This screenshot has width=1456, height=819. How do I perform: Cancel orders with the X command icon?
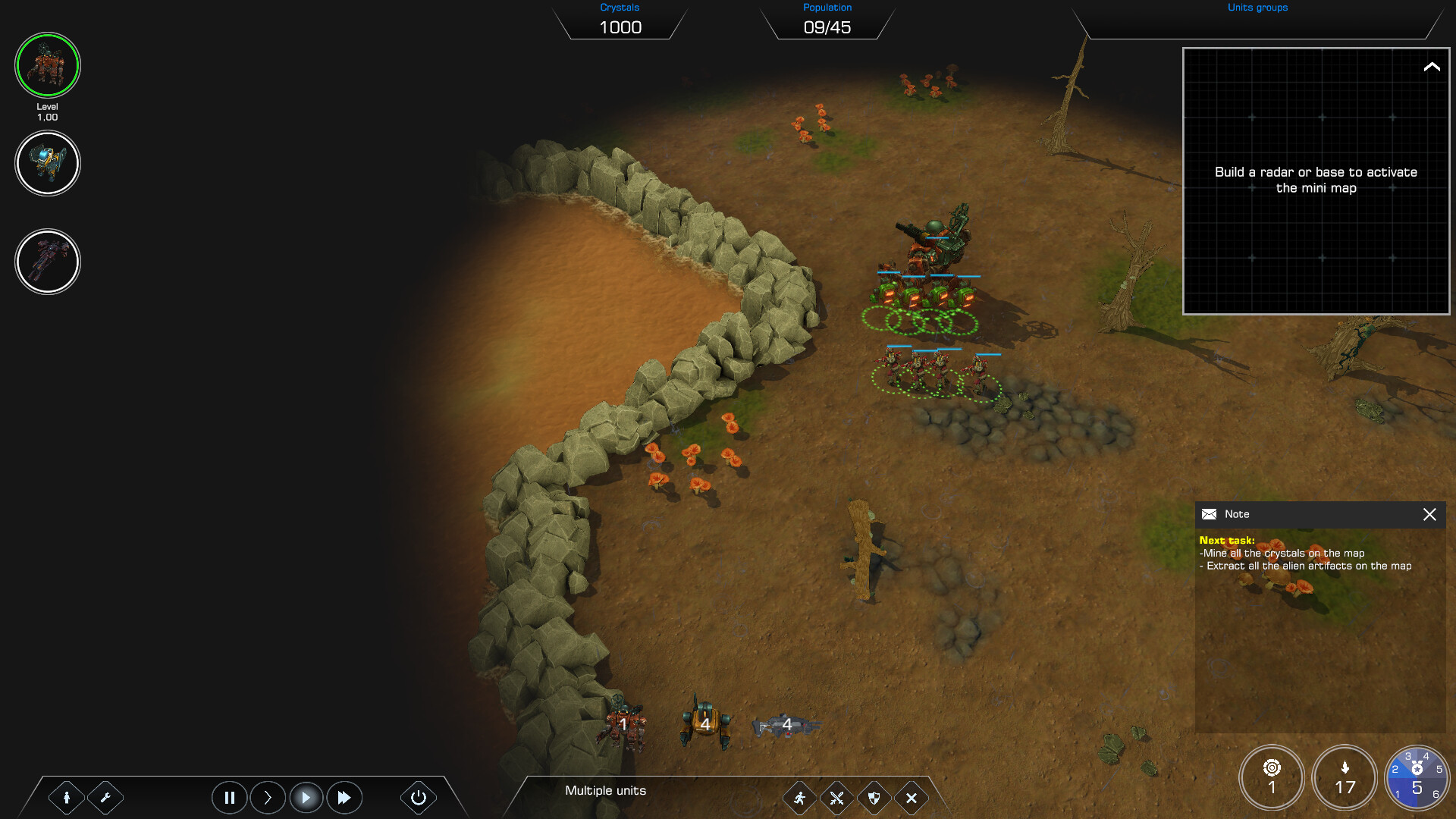(912, 798)
